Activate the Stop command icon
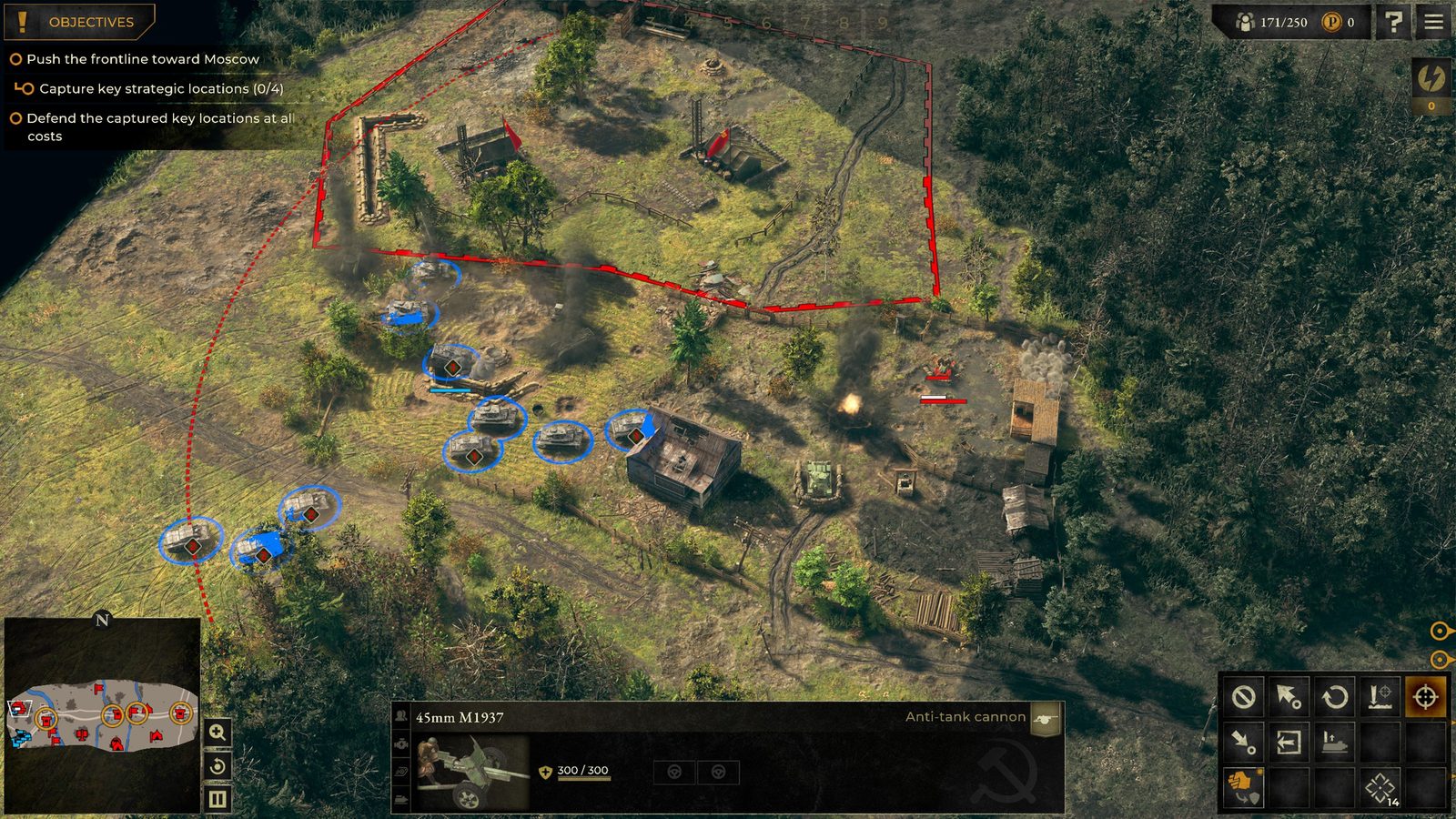Screen dimensions: 1456x819 1243,696
